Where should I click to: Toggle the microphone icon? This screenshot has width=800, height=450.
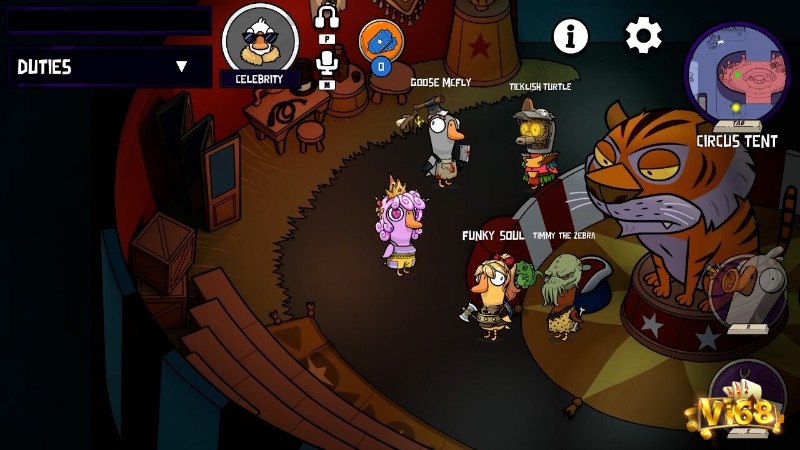327,64
